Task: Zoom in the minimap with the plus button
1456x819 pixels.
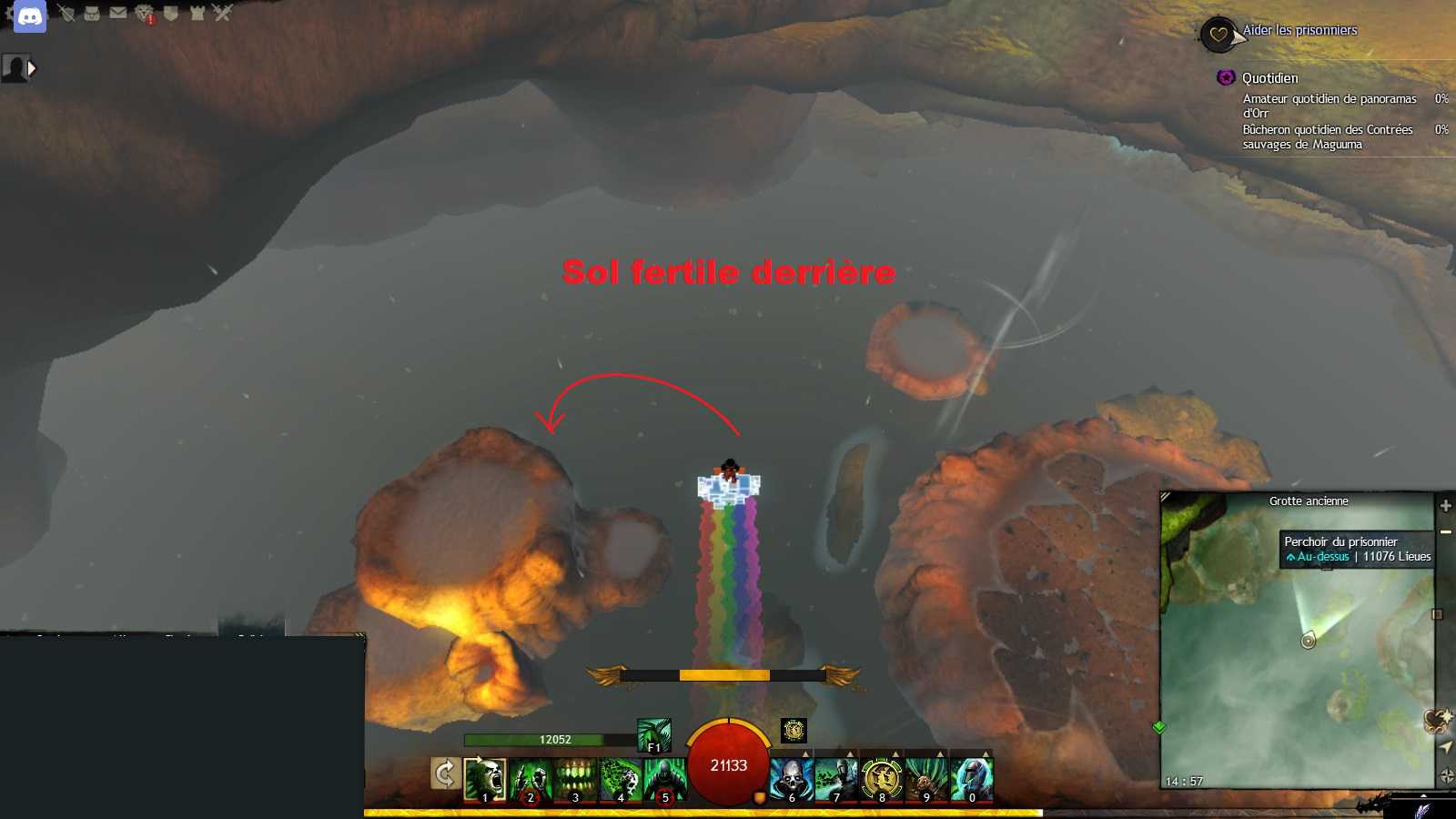Action: point(1445,505)
